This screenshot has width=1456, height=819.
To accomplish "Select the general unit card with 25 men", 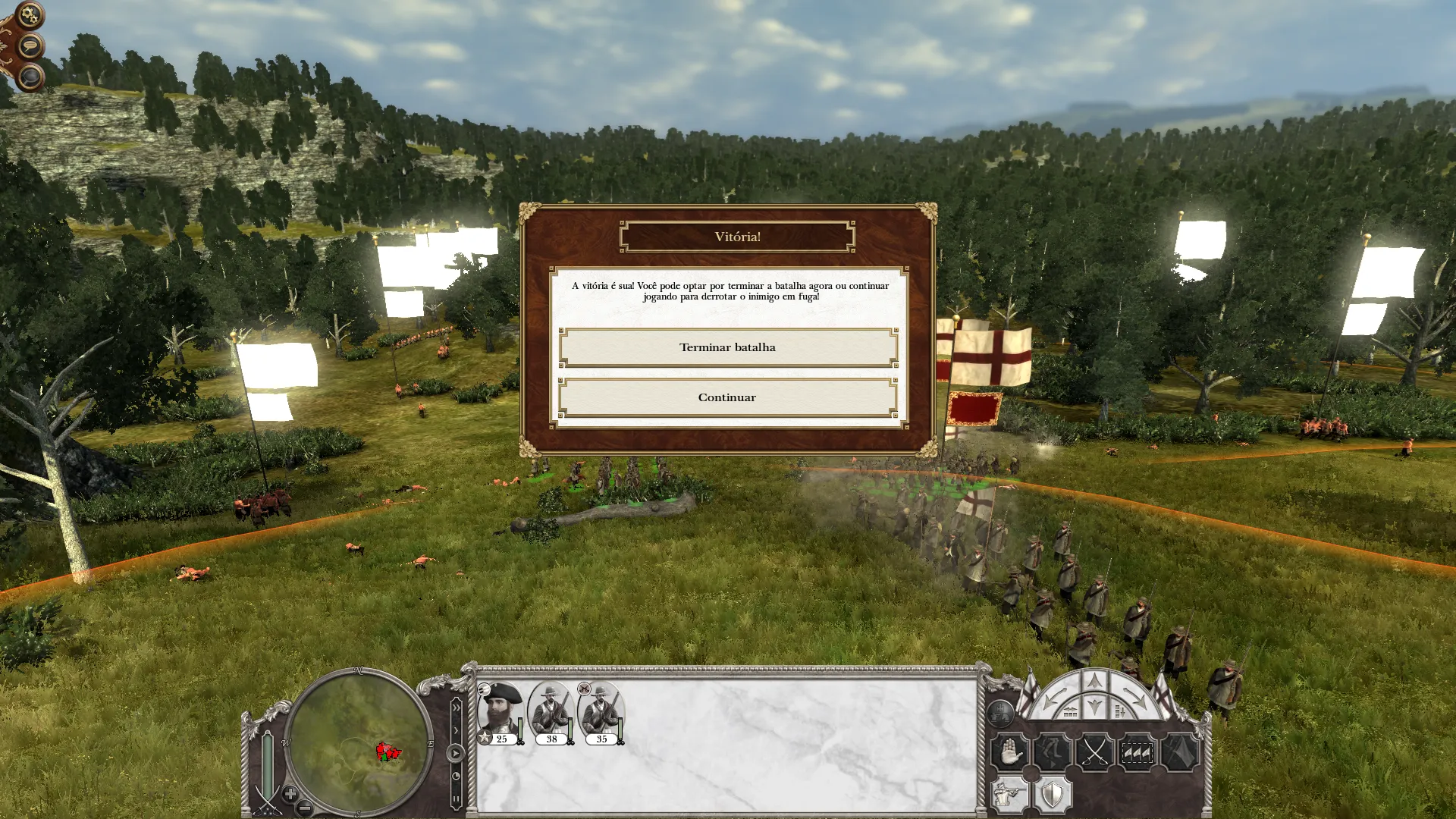I will [x=500, y=714].
